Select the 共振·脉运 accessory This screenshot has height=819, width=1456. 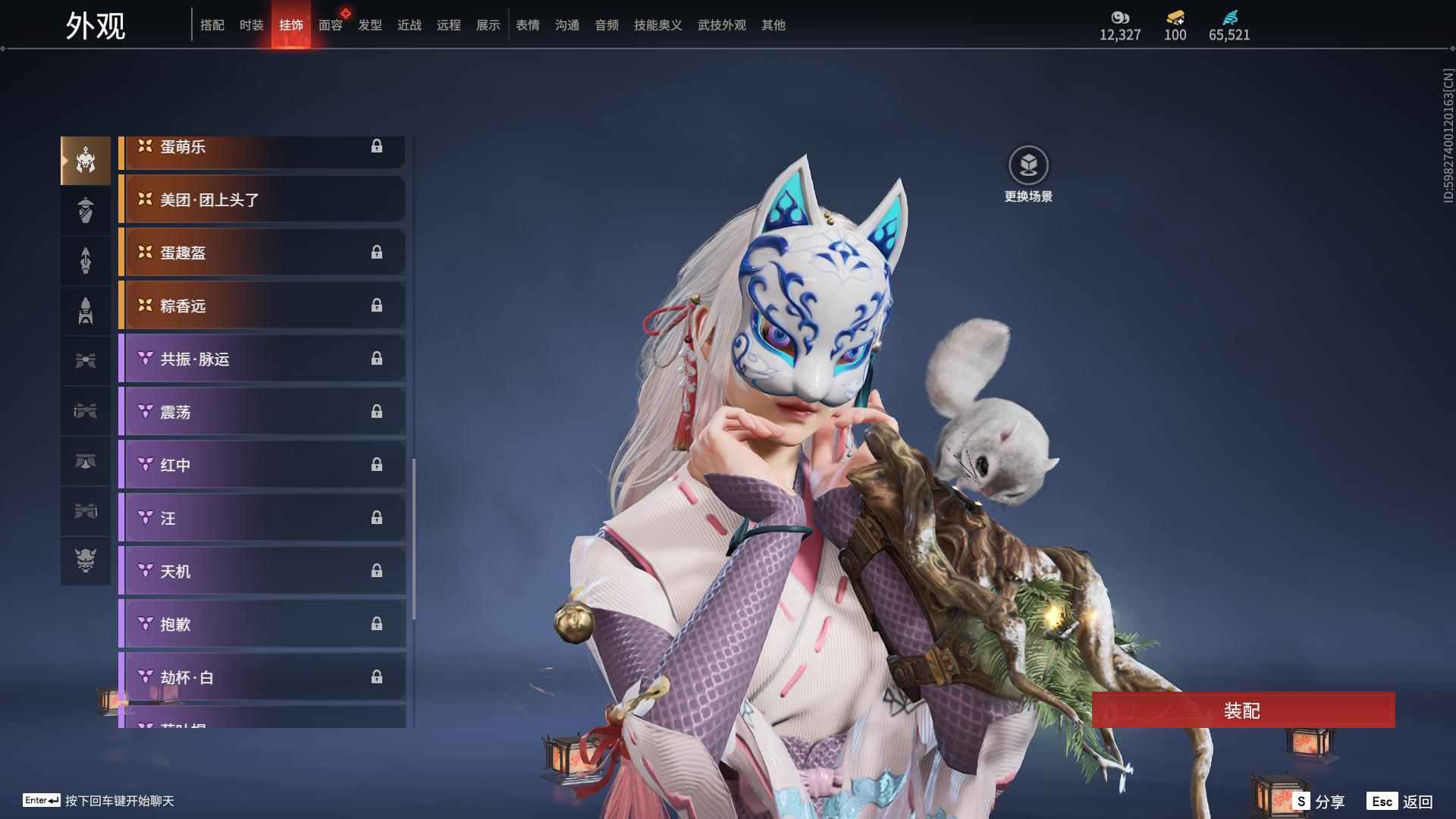click(262, 359)
